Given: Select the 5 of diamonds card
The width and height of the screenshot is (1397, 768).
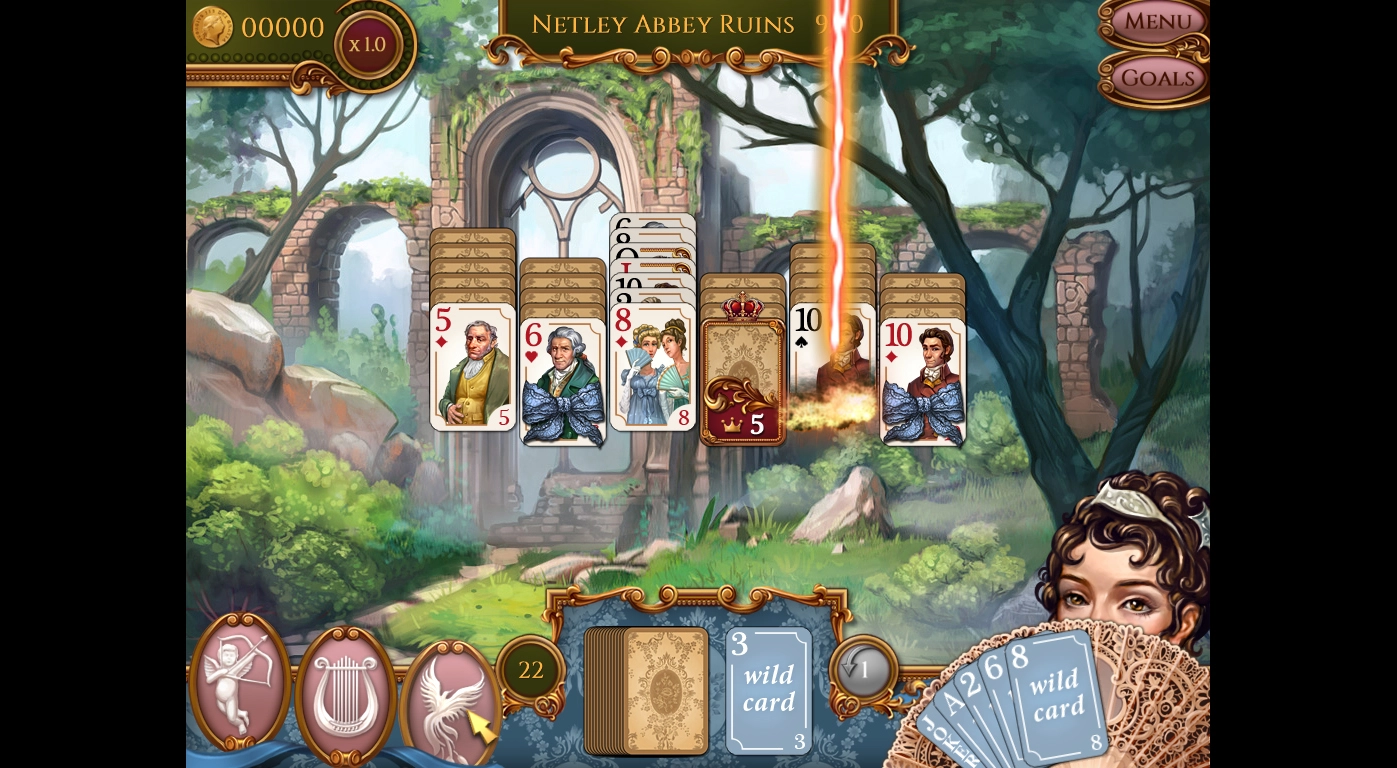Looking at the screenshot, I should pyautogui.click(x=473, y=367).
